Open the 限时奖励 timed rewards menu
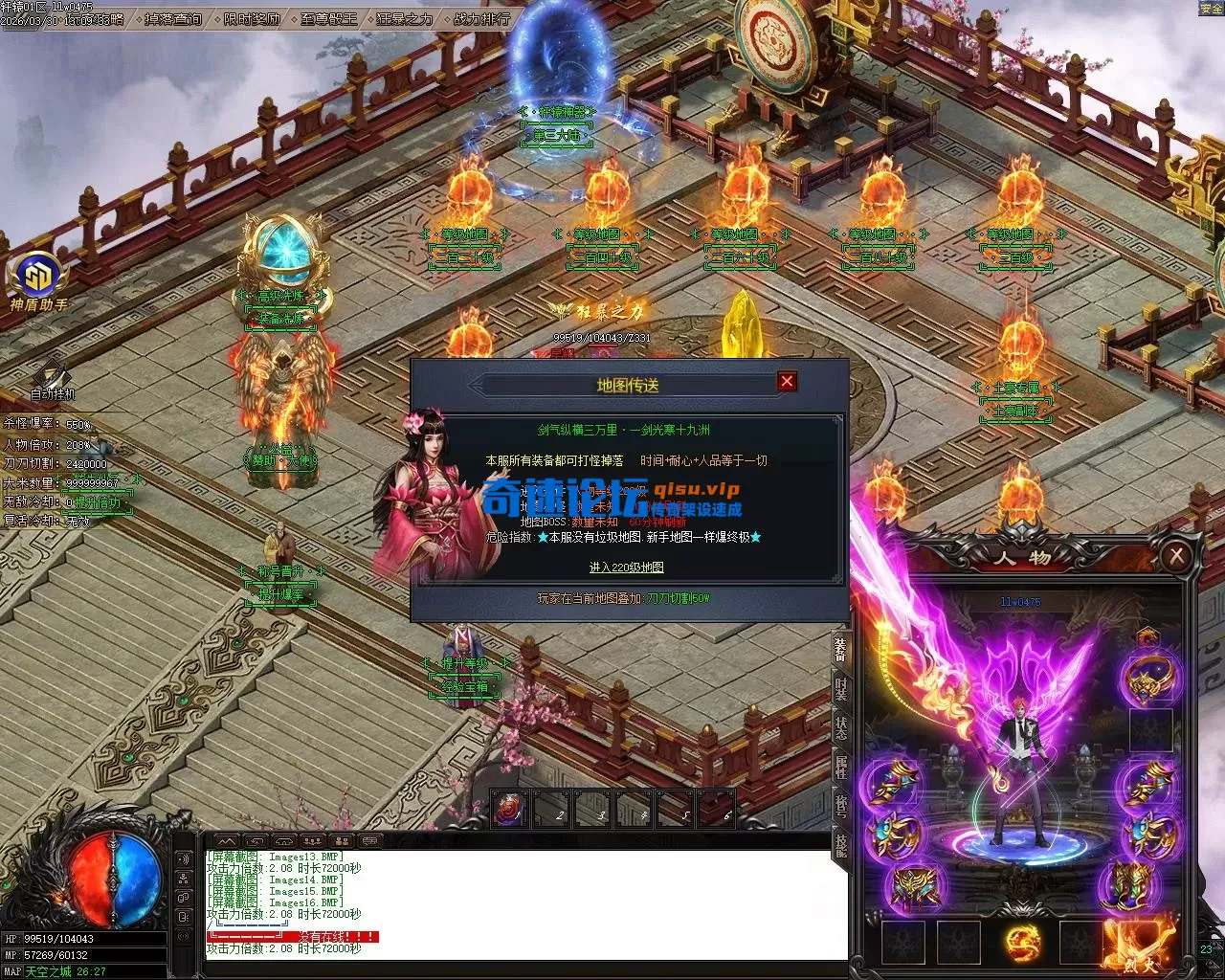This screenshot has width=1225, height=980. coord(253,18)
